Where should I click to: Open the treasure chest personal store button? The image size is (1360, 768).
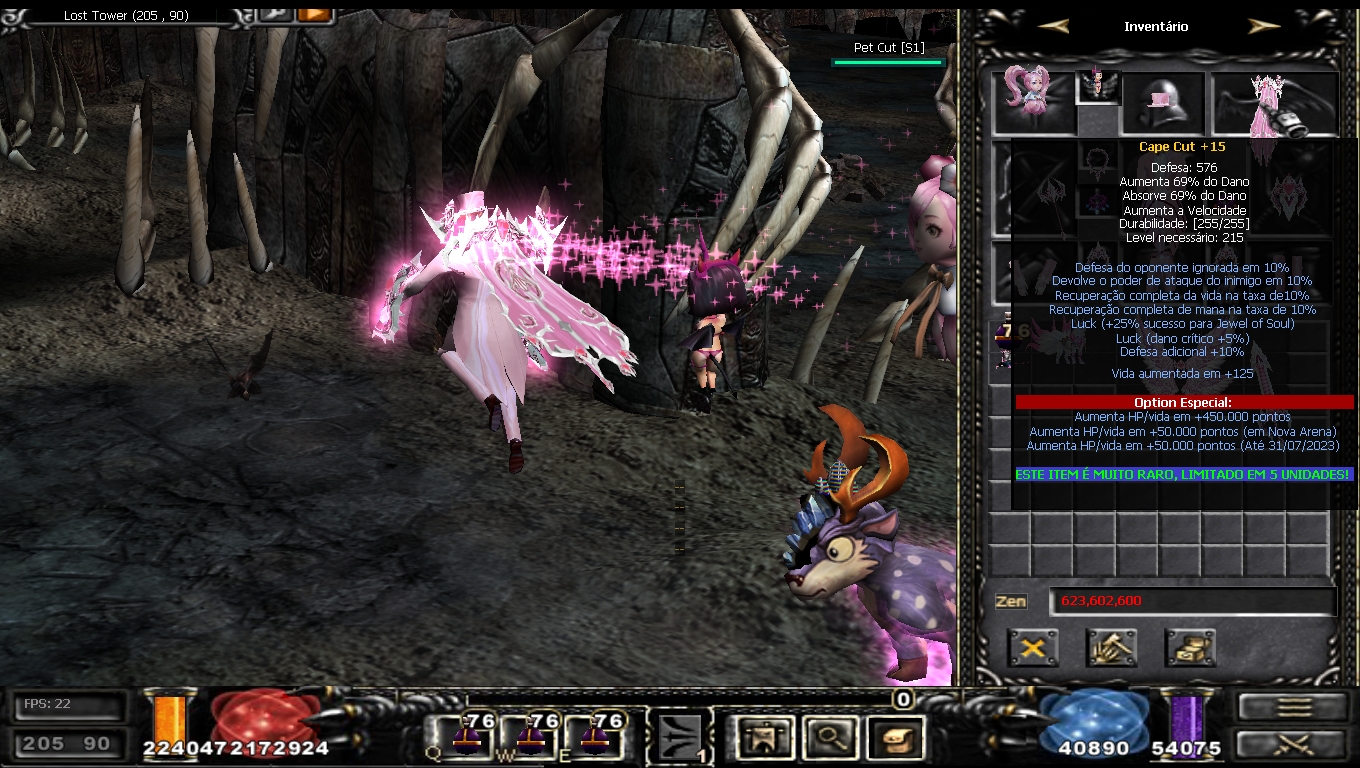pos(1190,648)
